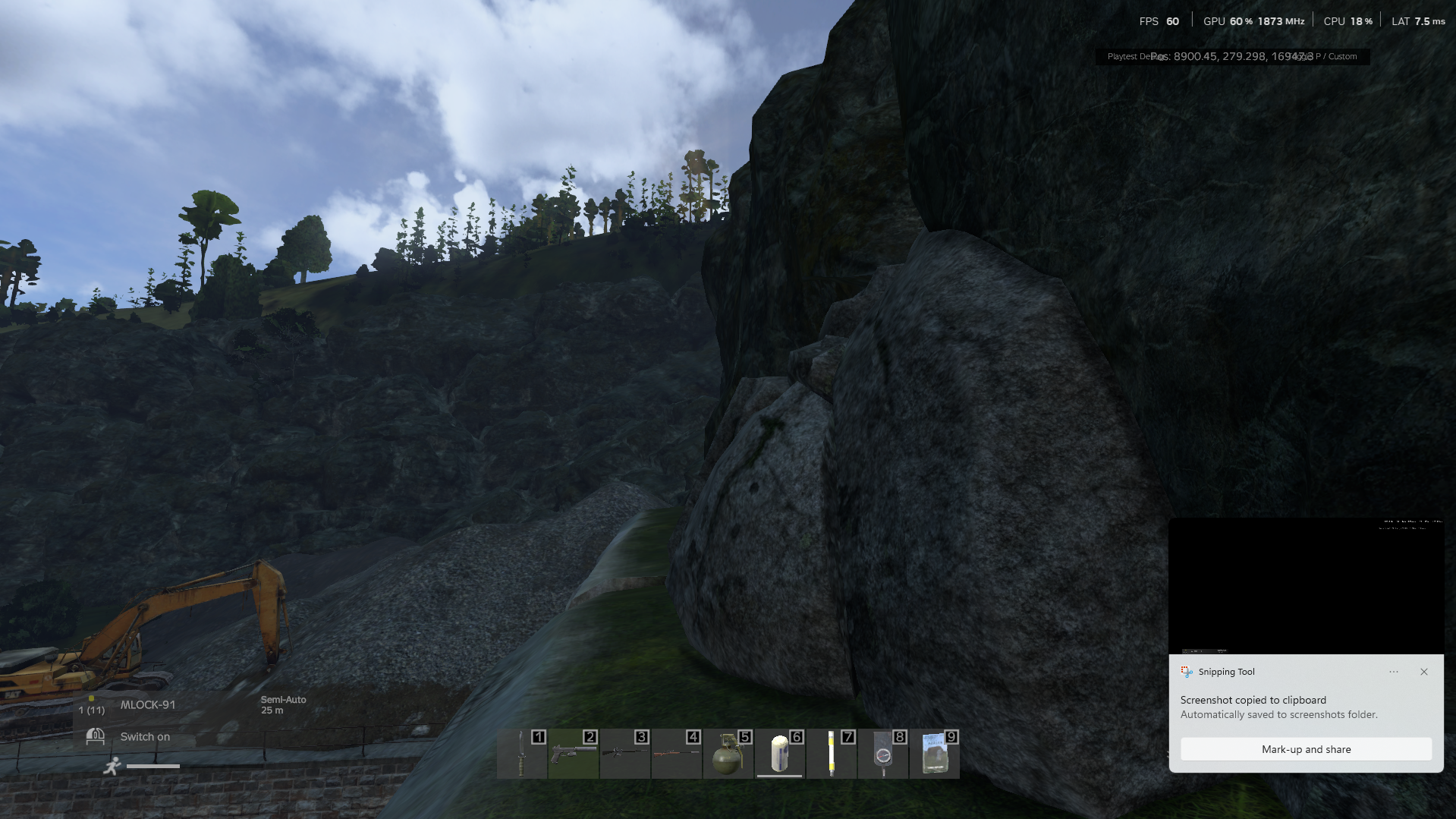1456x819 pixels.
Task: Open Snipping Tool notification options menu
Action: pos(1394,672)
